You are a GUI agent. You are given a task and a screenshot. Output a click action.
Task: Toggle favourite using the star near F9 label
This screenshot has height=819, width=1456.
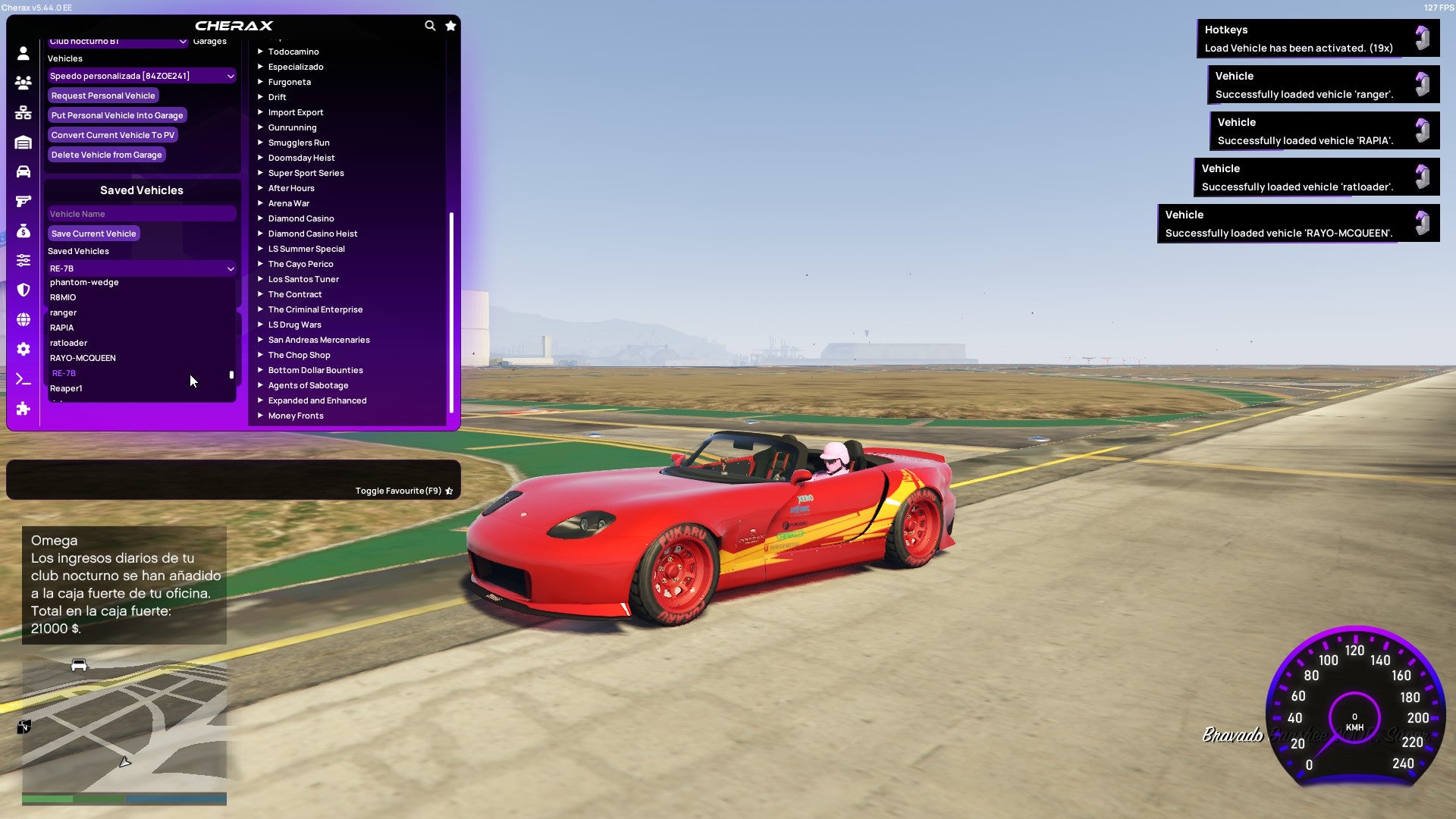[449, 491]
